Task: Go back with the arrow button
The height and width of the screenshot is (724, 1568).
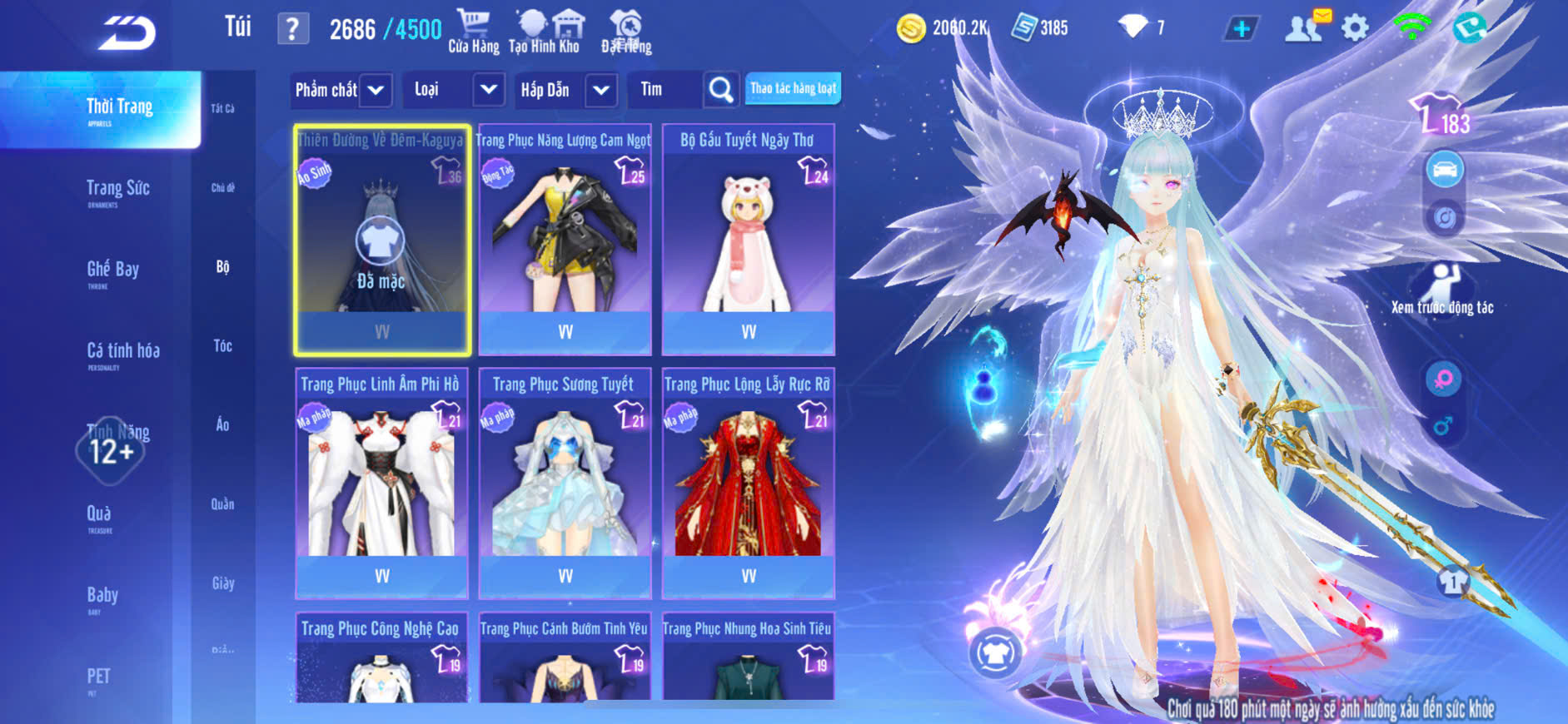Action: click(127, 33)
